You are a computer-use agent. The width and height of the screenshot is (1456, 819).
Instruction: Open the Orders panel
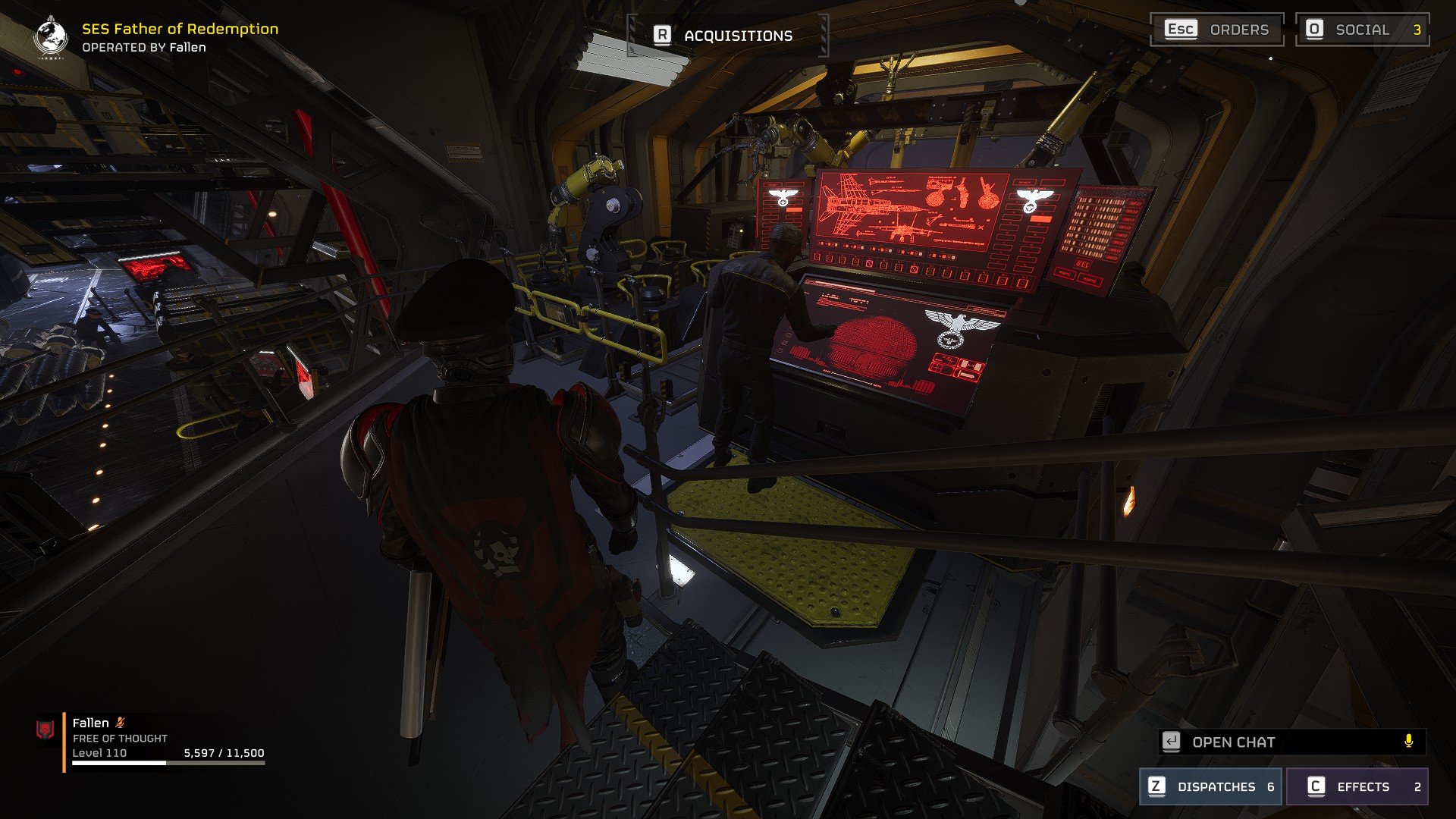pyautogui.click(x=1216, y=30)
